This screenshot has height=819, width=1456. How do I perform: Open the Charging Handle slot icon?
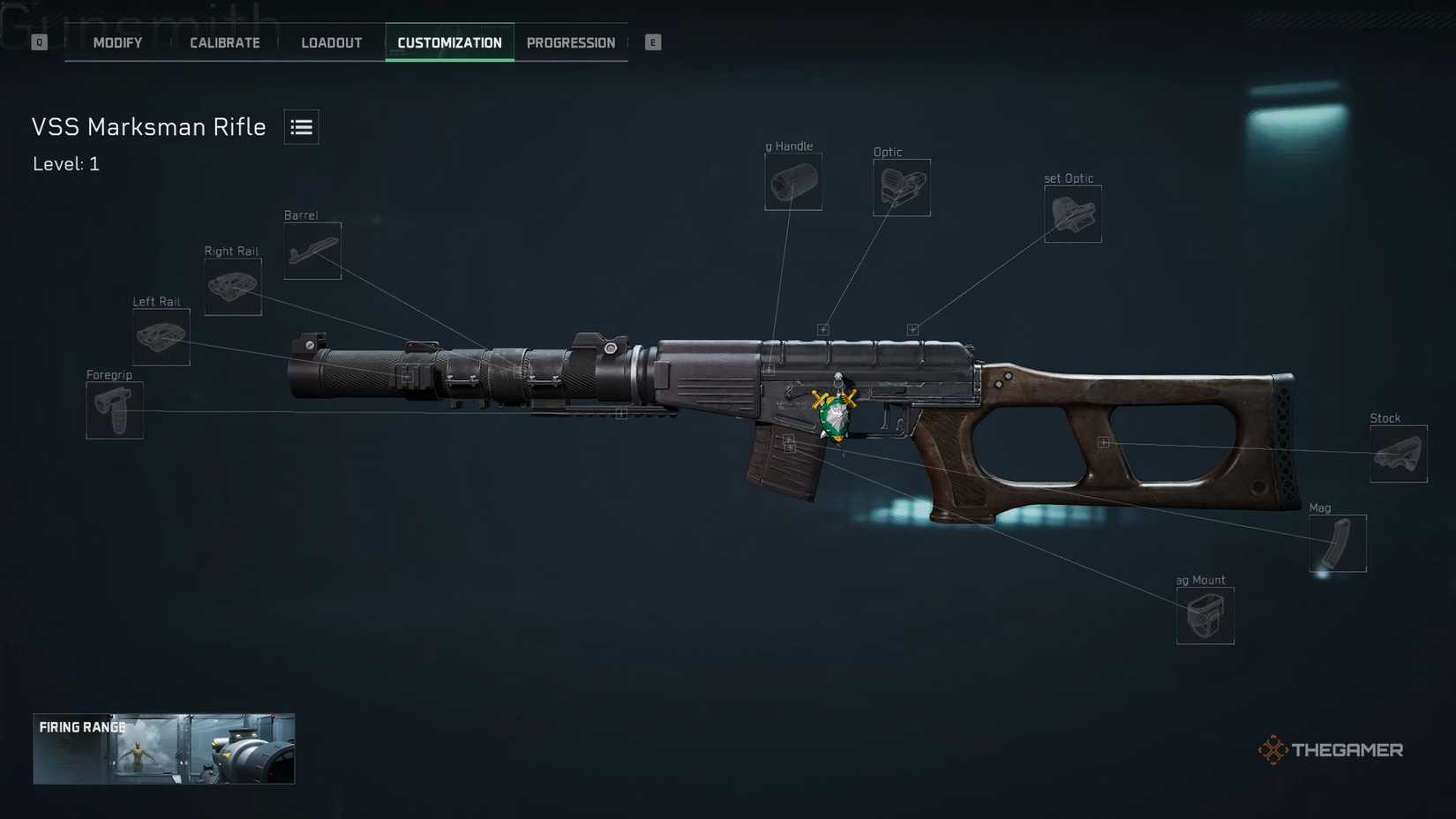click(x=792, y=182)
